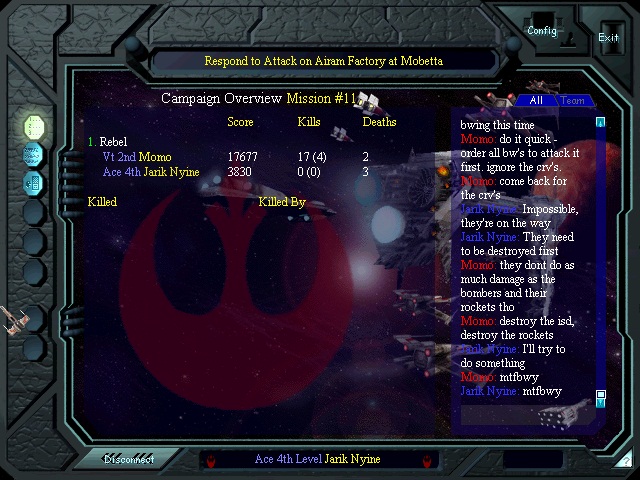Switch chat to the All tab
The width and height of the screenshot is (640, 480).
tap(536, 101)
